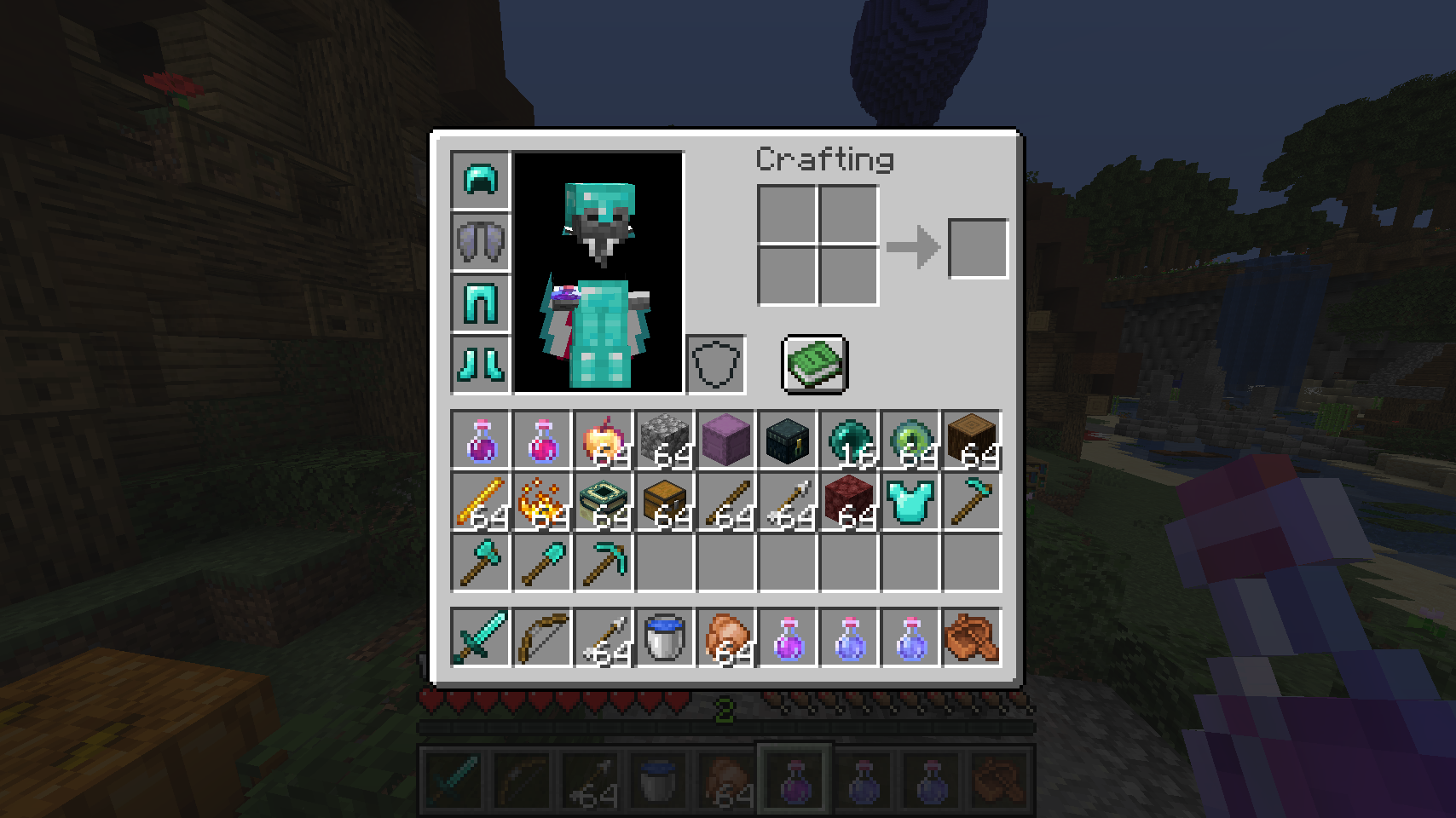Pick up the stack of chests
This screenshot has height=818, width=1456.
[664, 502]
